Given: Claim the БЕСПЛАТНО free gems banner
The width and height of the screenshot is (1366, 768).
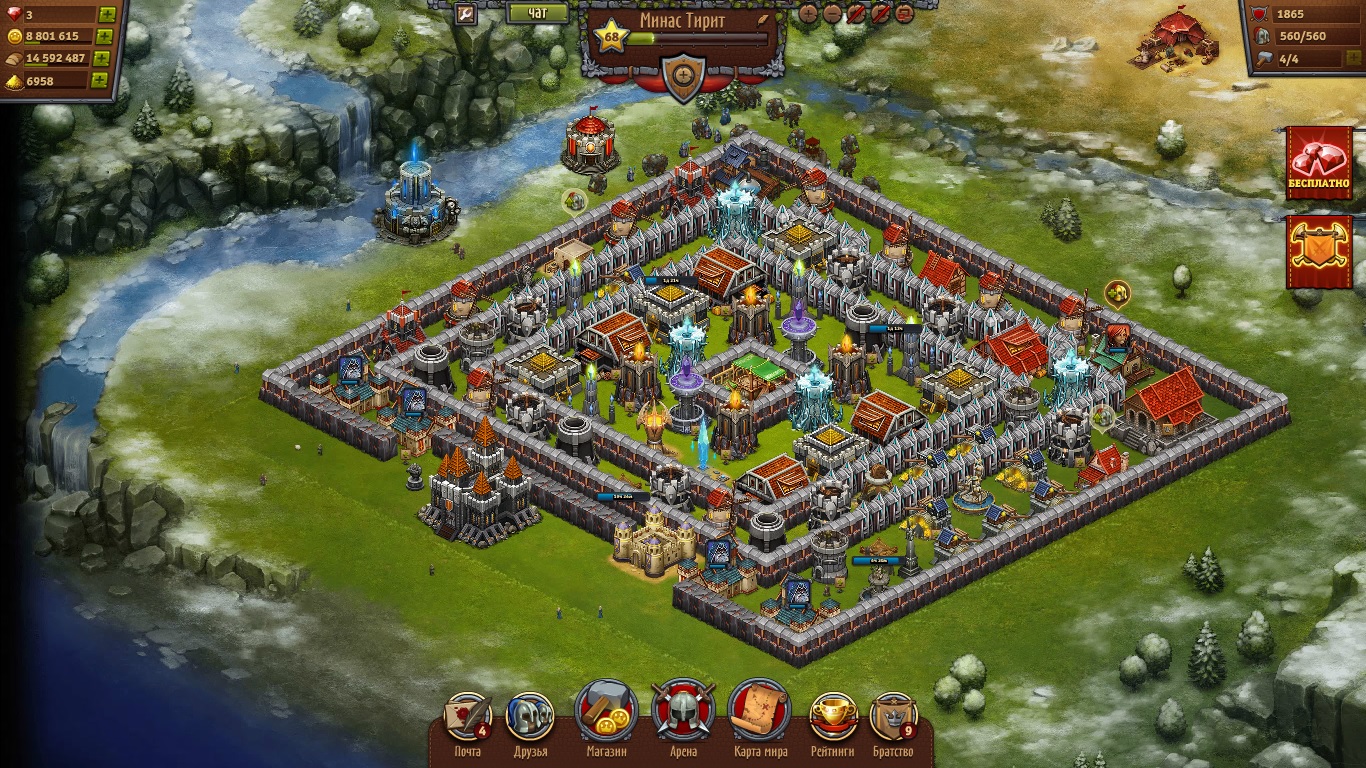Looking at the screenshot, I should coord(1319,162).
